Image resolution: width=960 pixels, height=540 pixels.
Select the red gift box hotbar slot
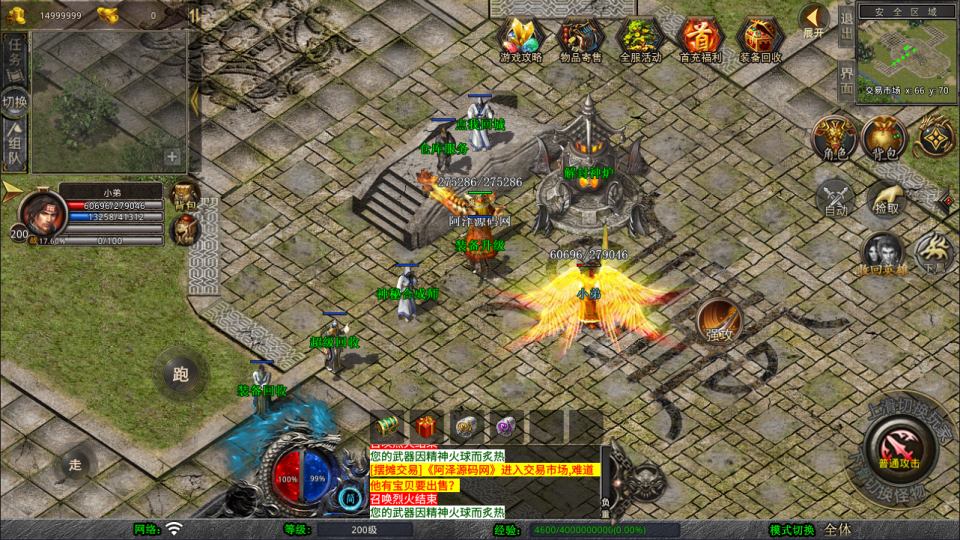pyautogui.click(x=426, y=426)
